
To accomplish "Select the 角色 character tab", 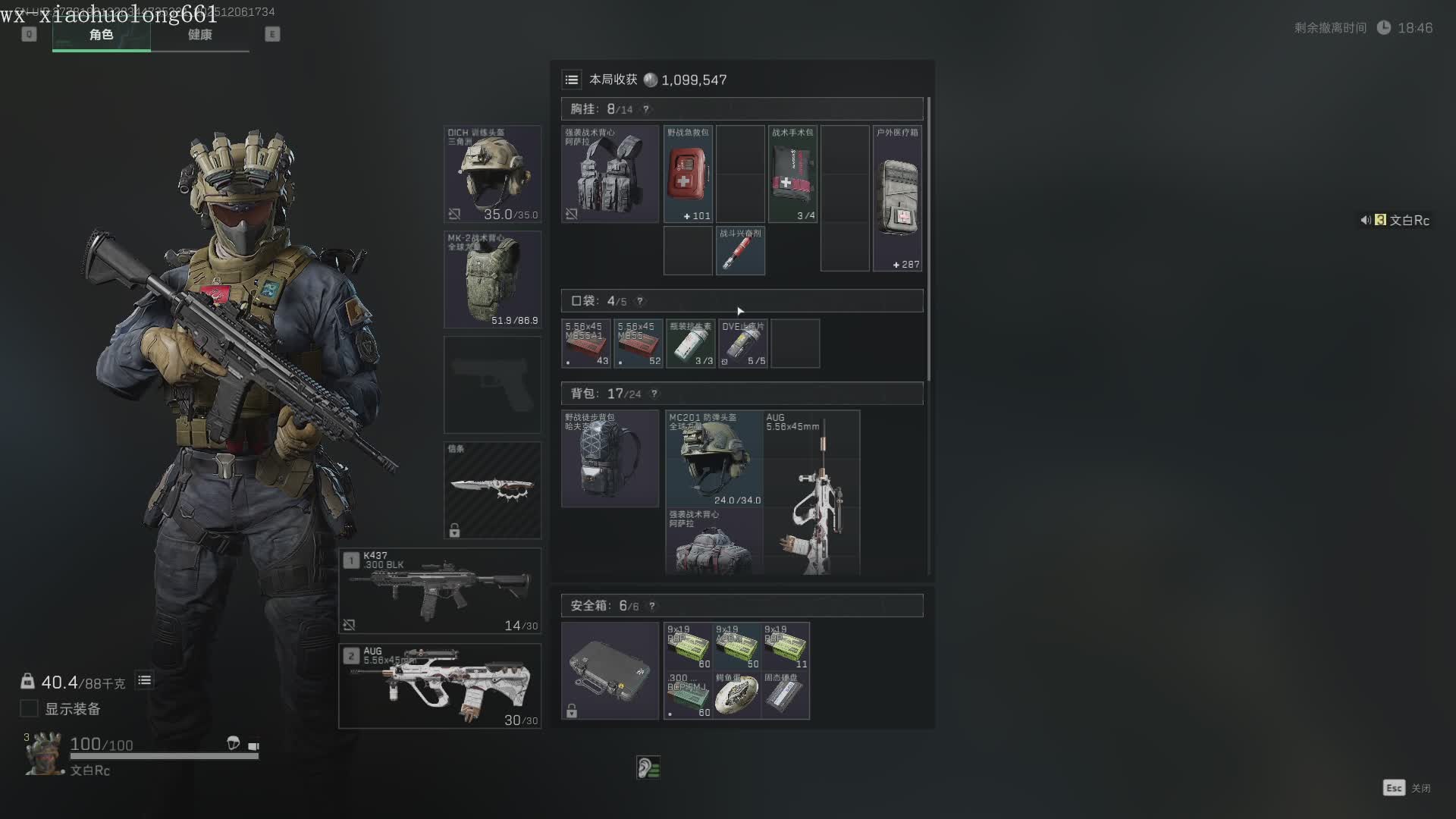I will 101,35.
